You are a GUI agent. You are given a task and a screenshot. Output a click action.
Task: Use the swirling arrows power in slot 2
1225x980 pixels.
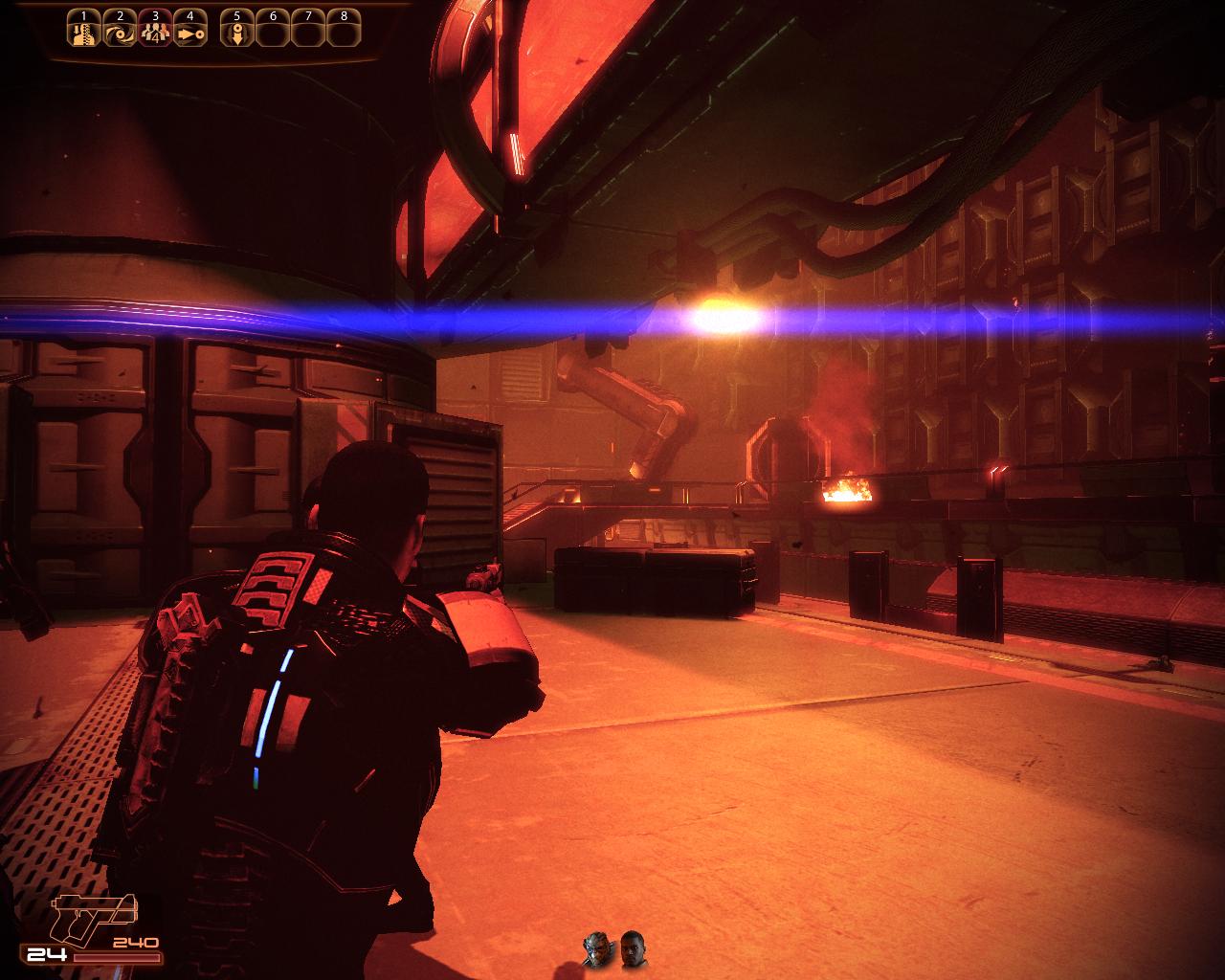click(120, 33)
